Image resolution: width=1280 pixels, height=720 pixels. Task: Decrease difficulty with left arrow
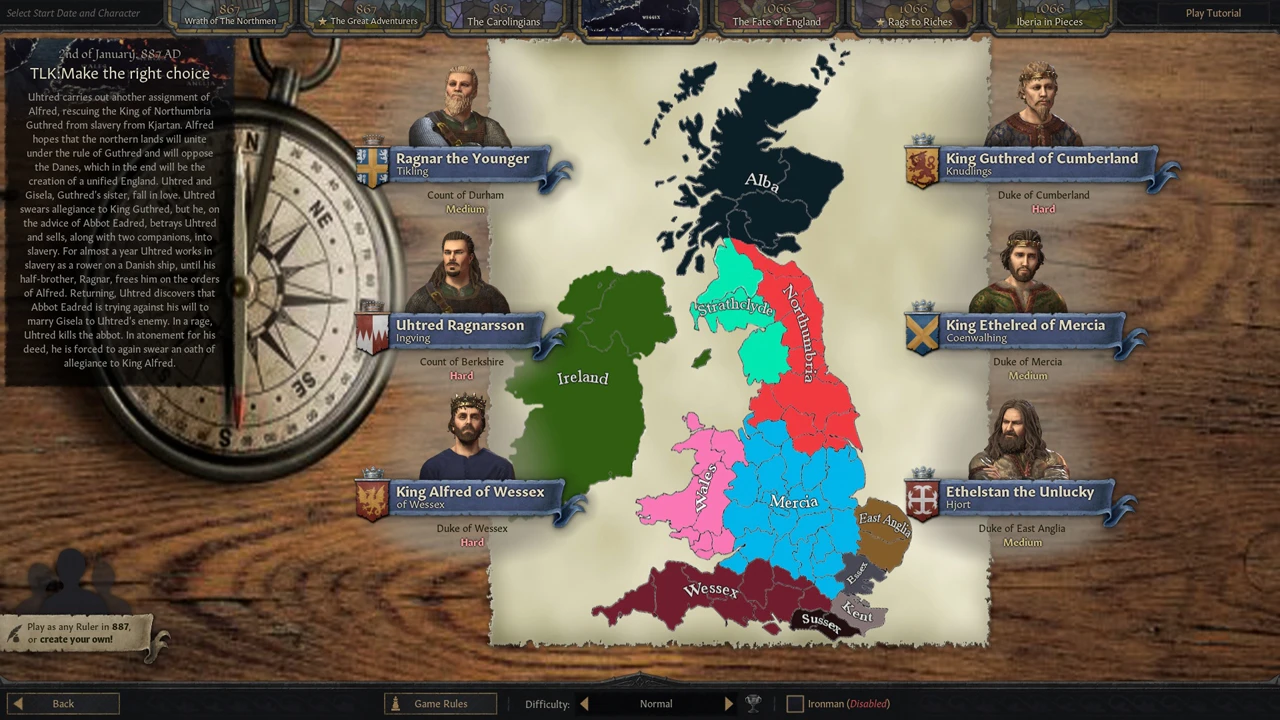[x=584, y=703]
